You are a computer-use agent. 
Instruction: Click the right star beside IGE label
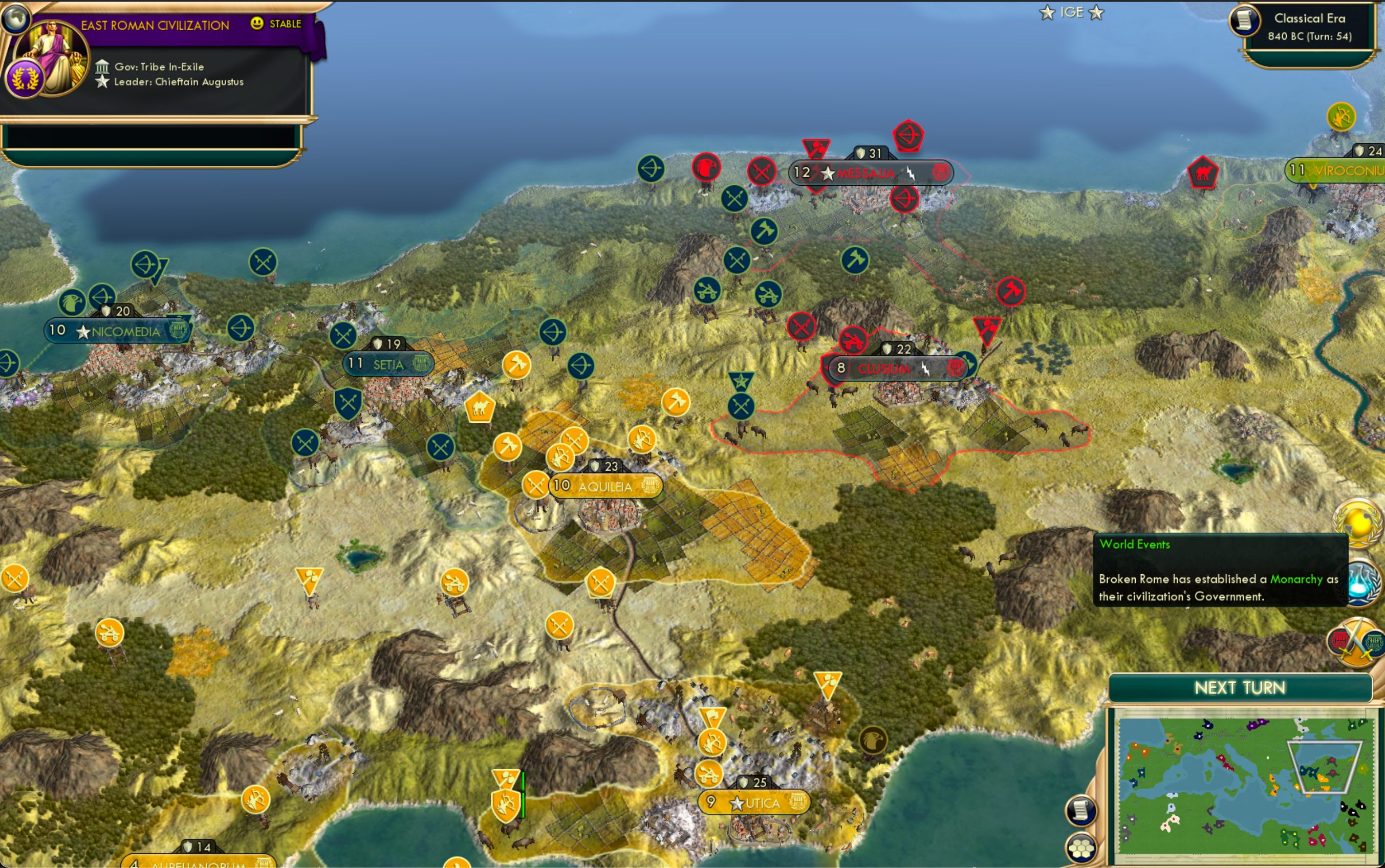pyautogui.click(x=1097, y=11)
